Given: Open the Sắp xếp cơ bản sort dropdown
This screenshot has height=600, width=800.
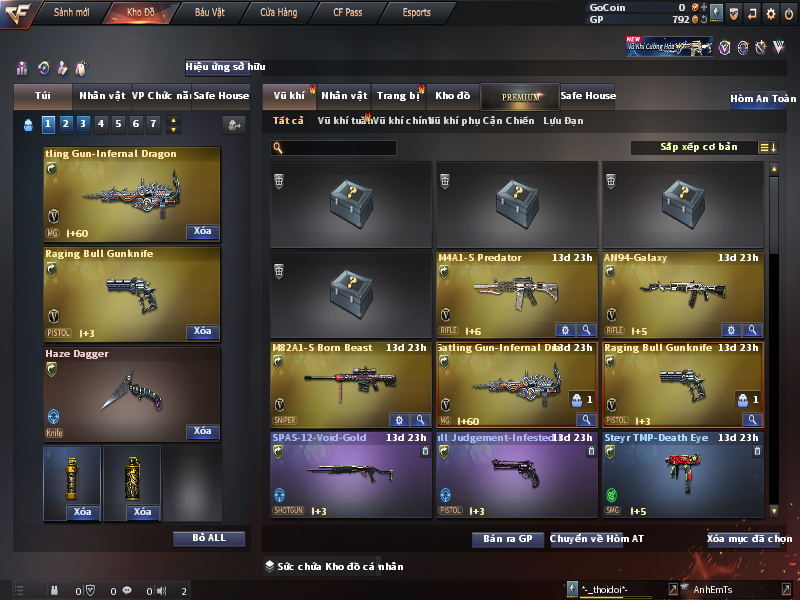Looking at the screenshot, I should 698,147.
